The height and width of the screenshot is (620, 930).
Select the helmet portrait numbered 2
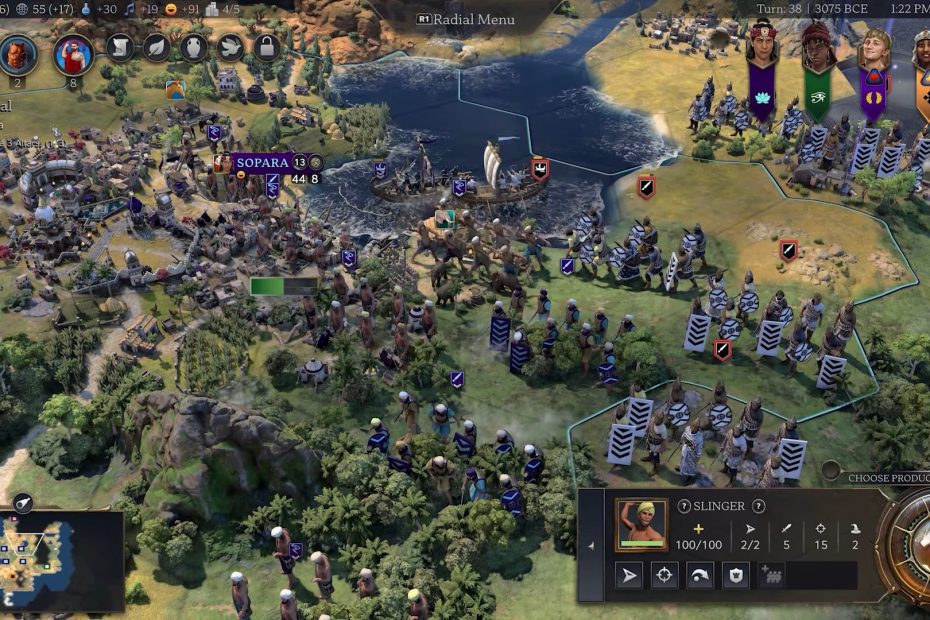point(18,53)
